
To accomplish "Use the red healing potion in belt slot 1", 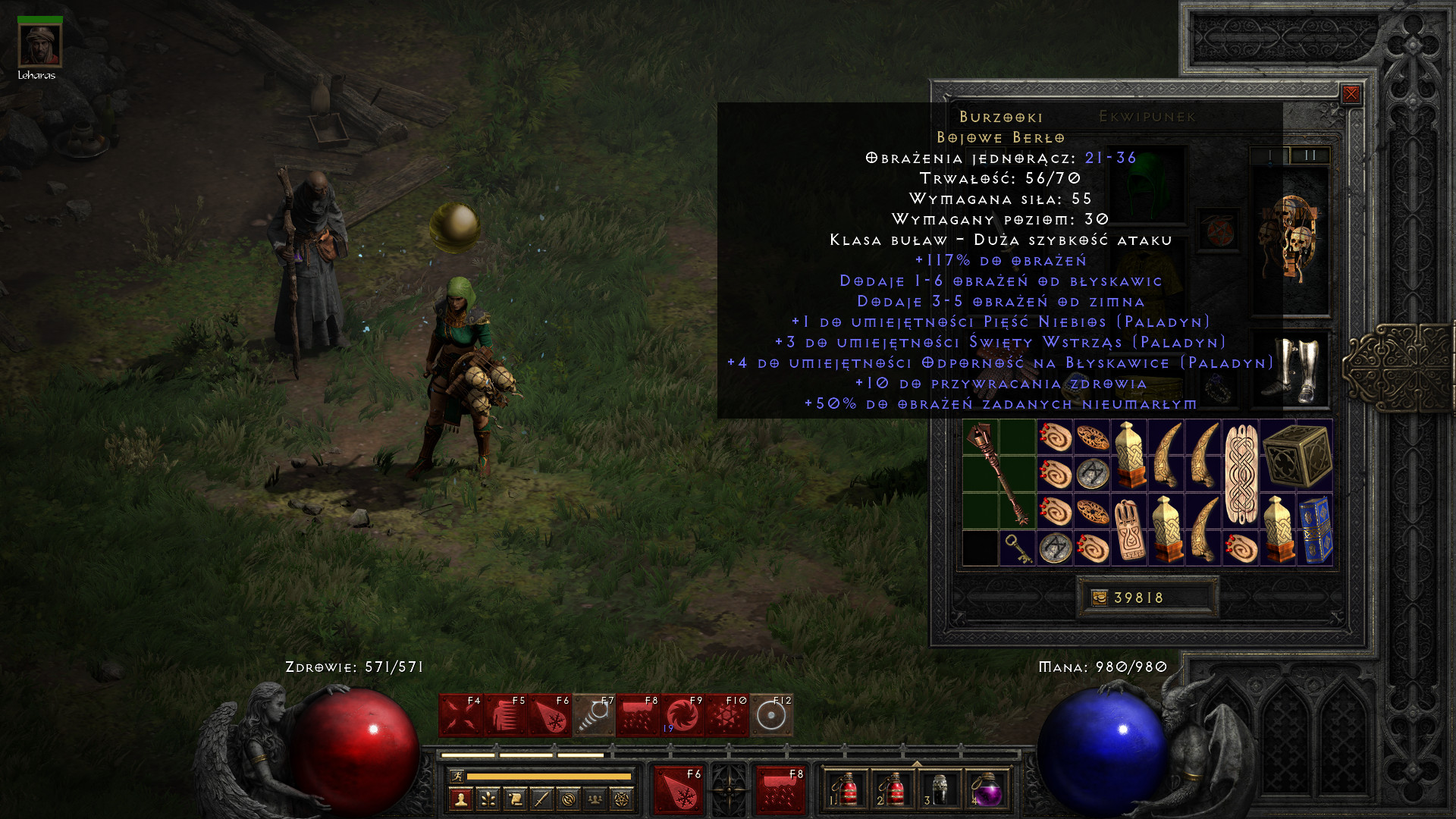I will (845, 790).
